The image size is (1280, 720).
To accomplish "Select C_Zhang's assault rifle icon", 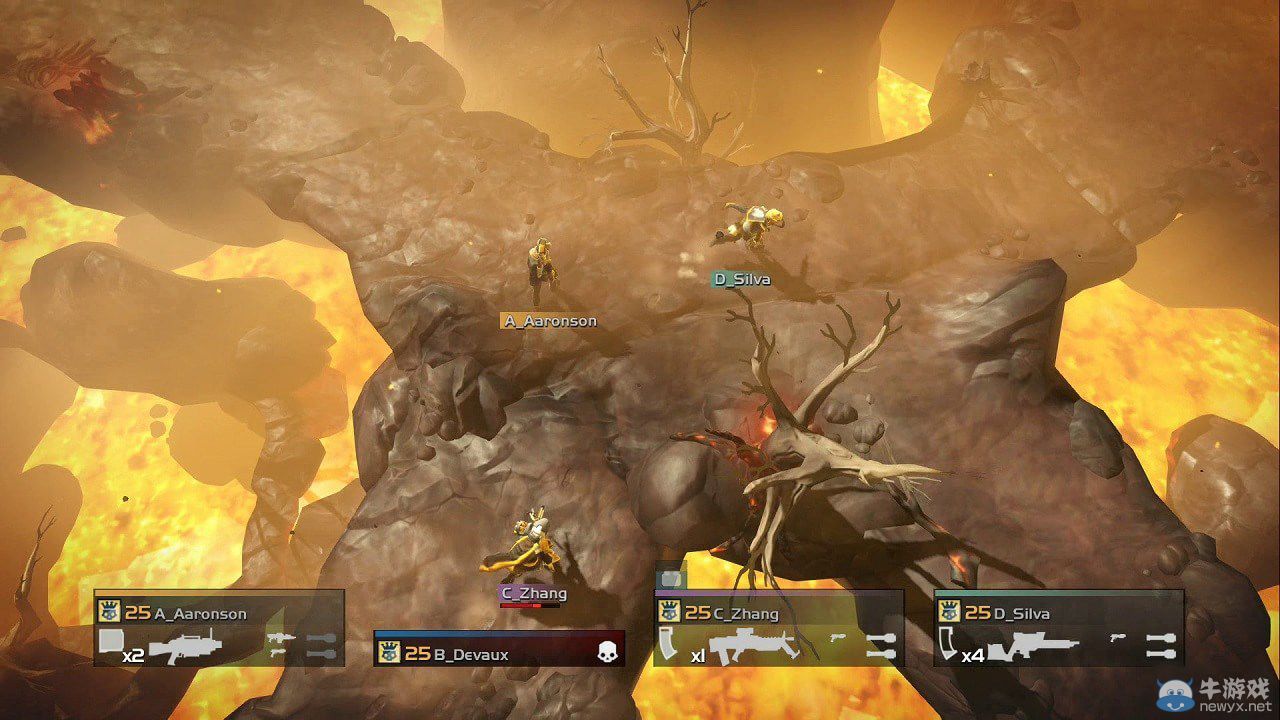I will (752, 646).
